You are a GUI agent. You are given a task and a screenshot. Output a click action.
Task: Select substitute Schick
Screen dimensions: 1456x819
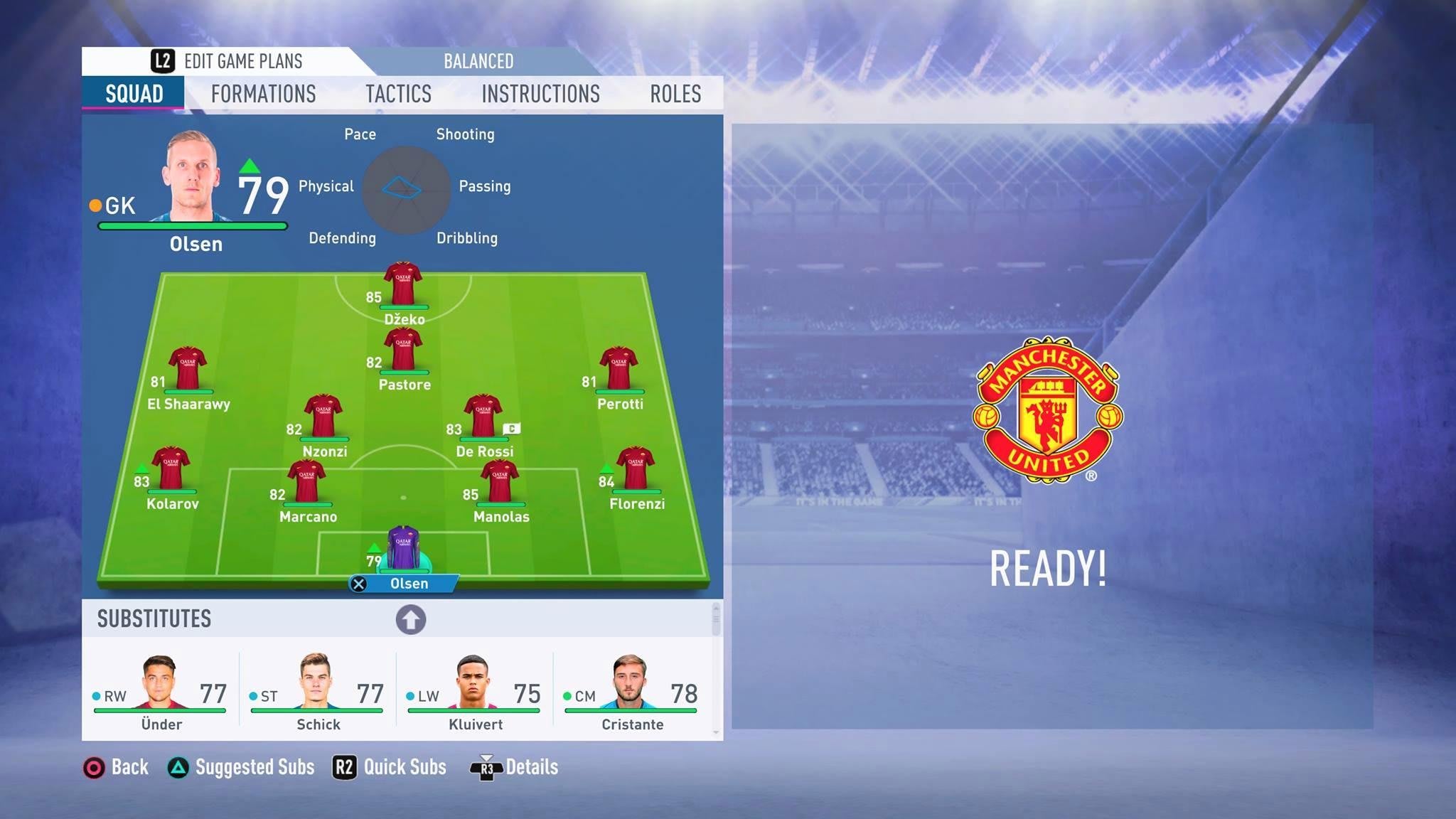tap(318, 691)
